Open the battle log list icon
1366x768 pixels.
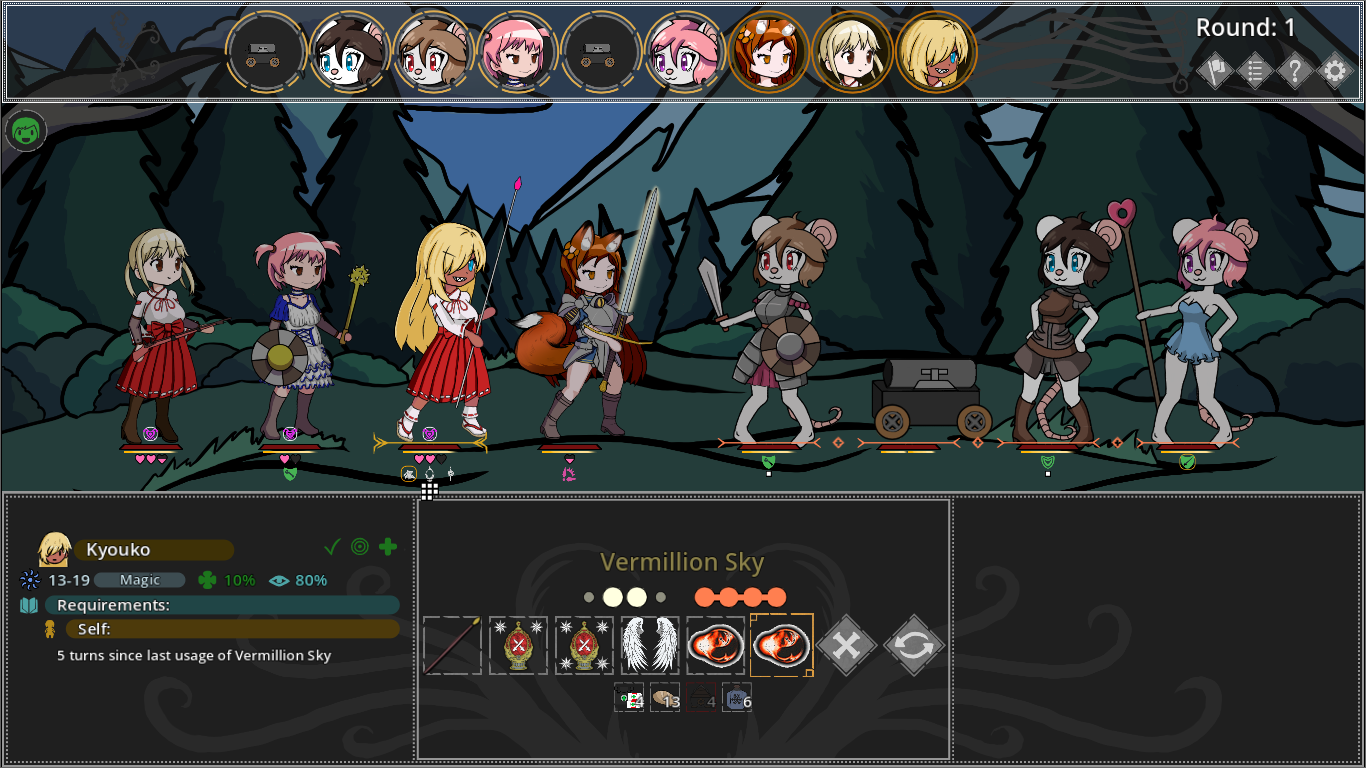pyautogui.click(x=1255, y=71)
